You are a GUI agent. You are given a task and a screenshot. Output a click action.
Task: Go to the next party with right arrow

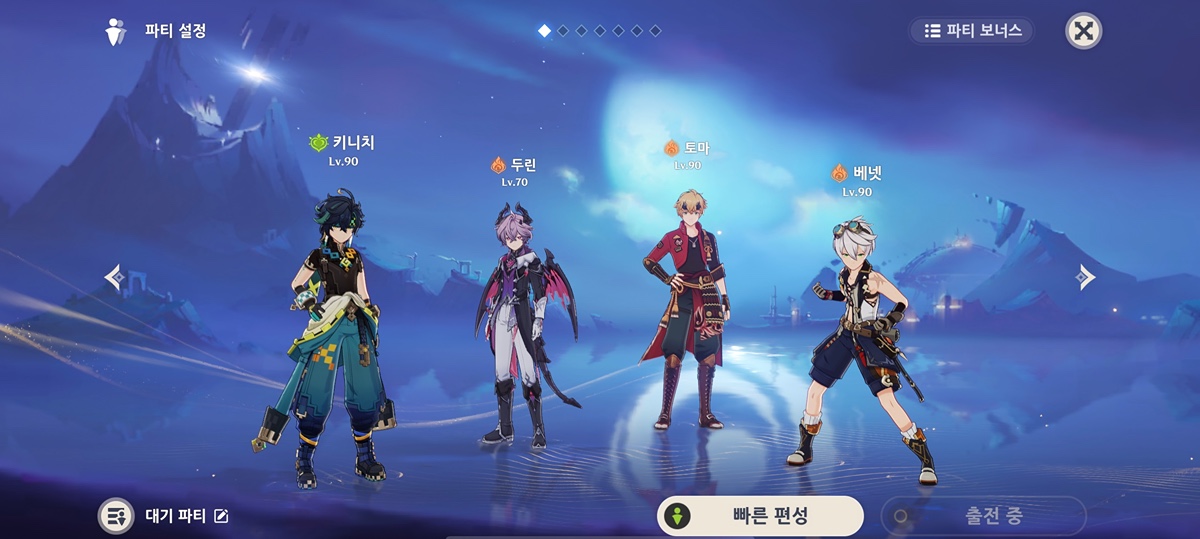[1086, 277]
